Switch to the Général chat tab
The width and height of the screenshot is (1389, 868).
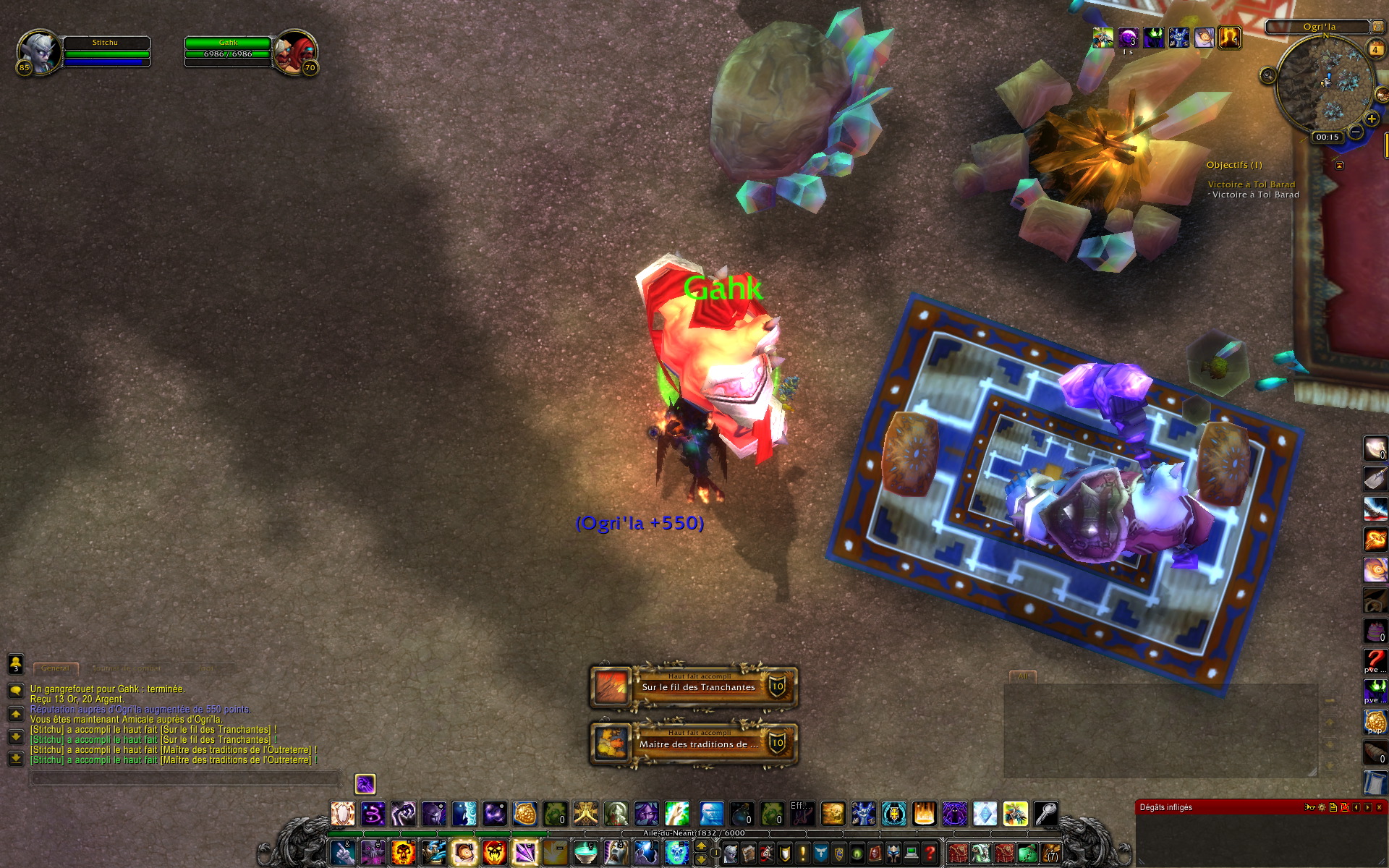(x=56, y=668)
